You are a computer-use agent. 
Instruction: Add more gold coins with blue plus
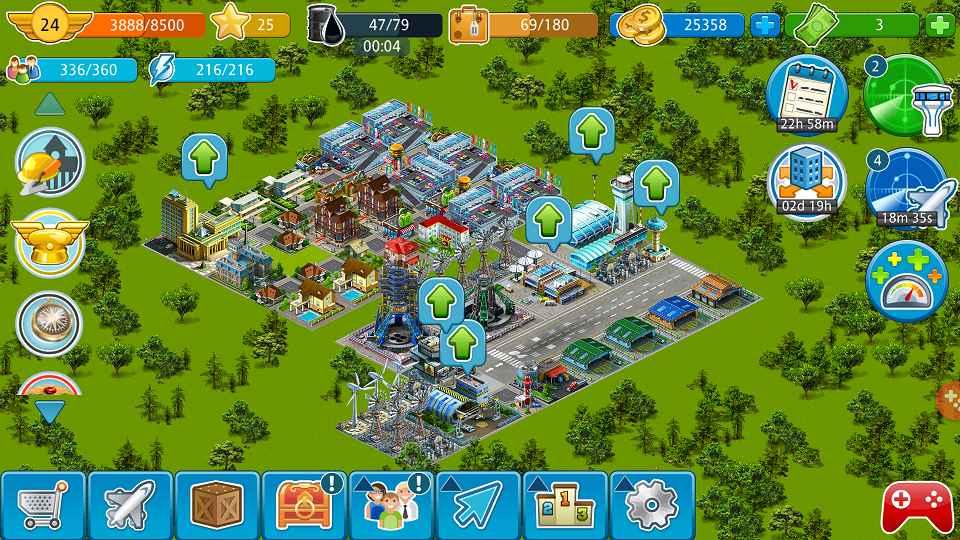click(764, 25)
